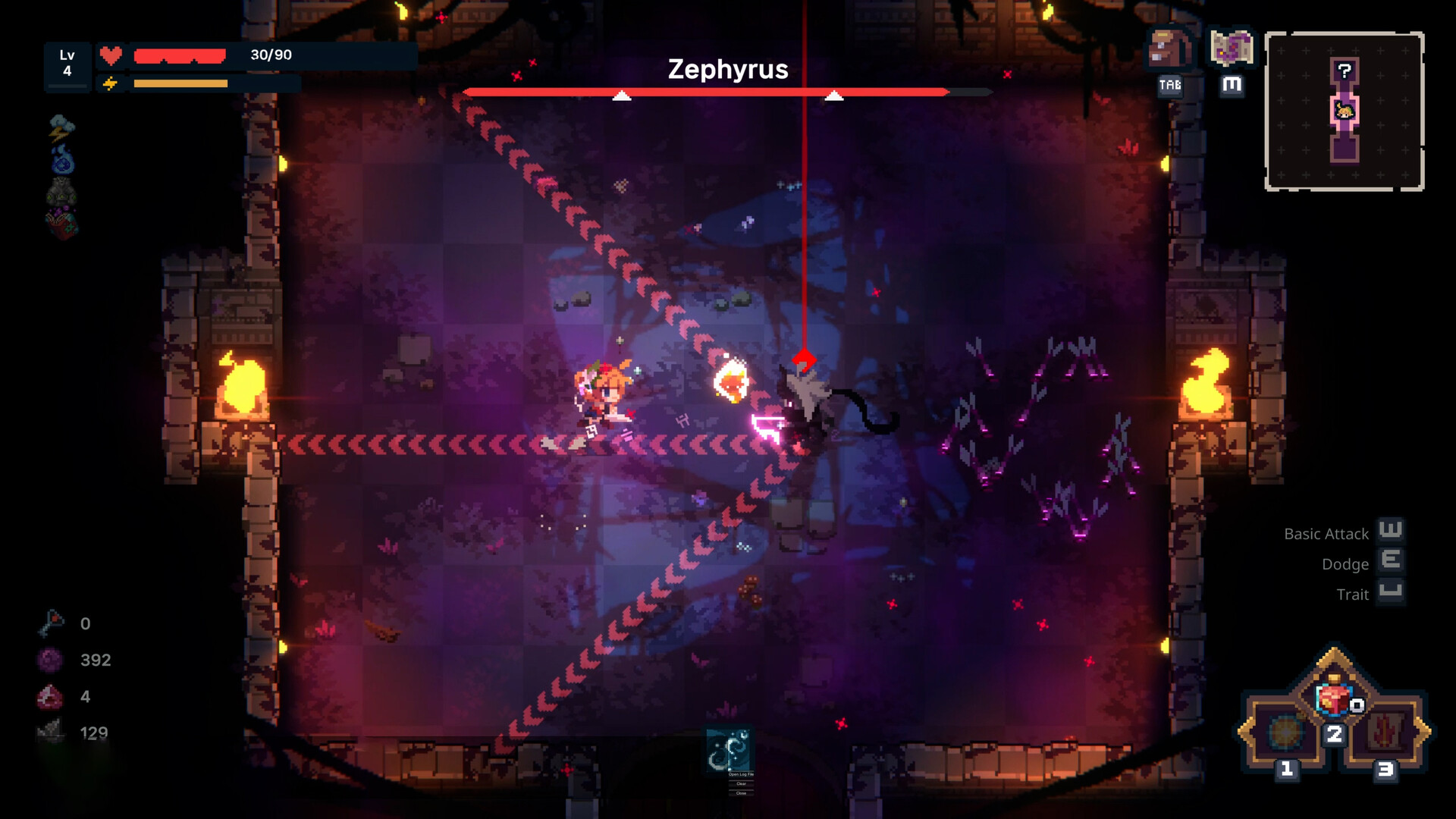Click the Clear button in the log panel

(x=741, y=783)
